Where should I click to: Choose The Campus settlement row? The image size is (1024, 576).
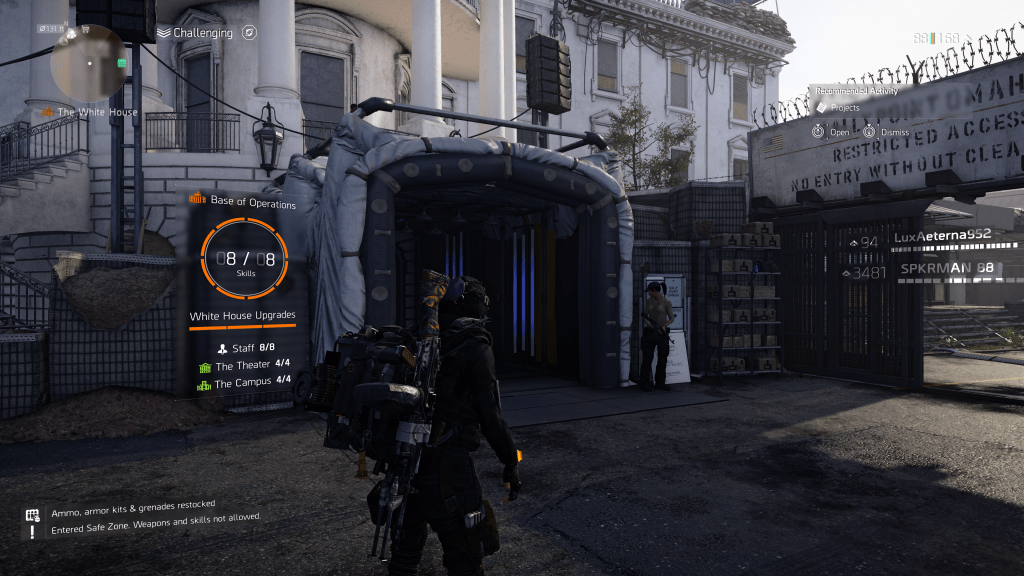(244, 381)
